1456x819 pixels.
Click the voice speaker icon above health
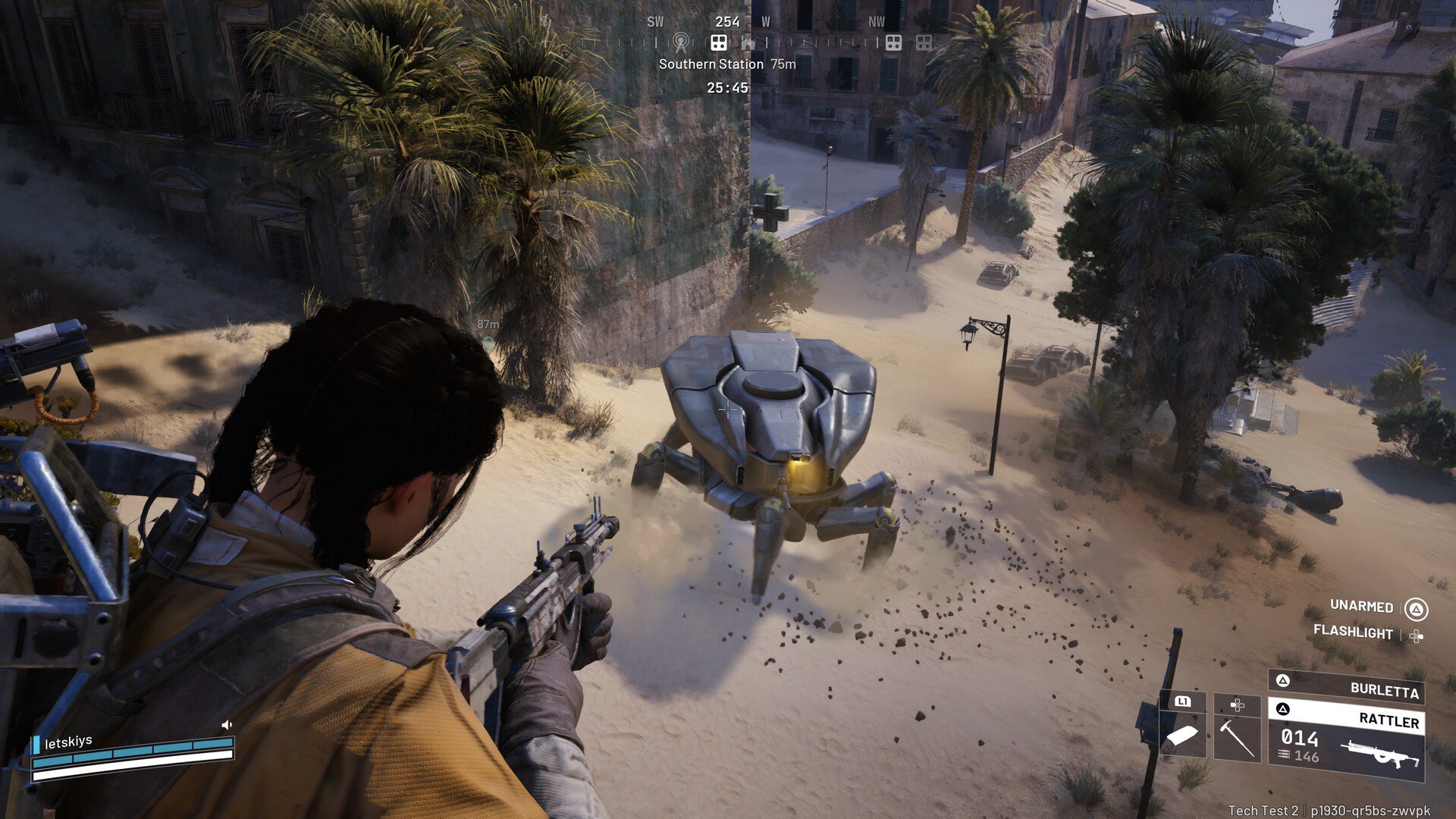(226, 725)
